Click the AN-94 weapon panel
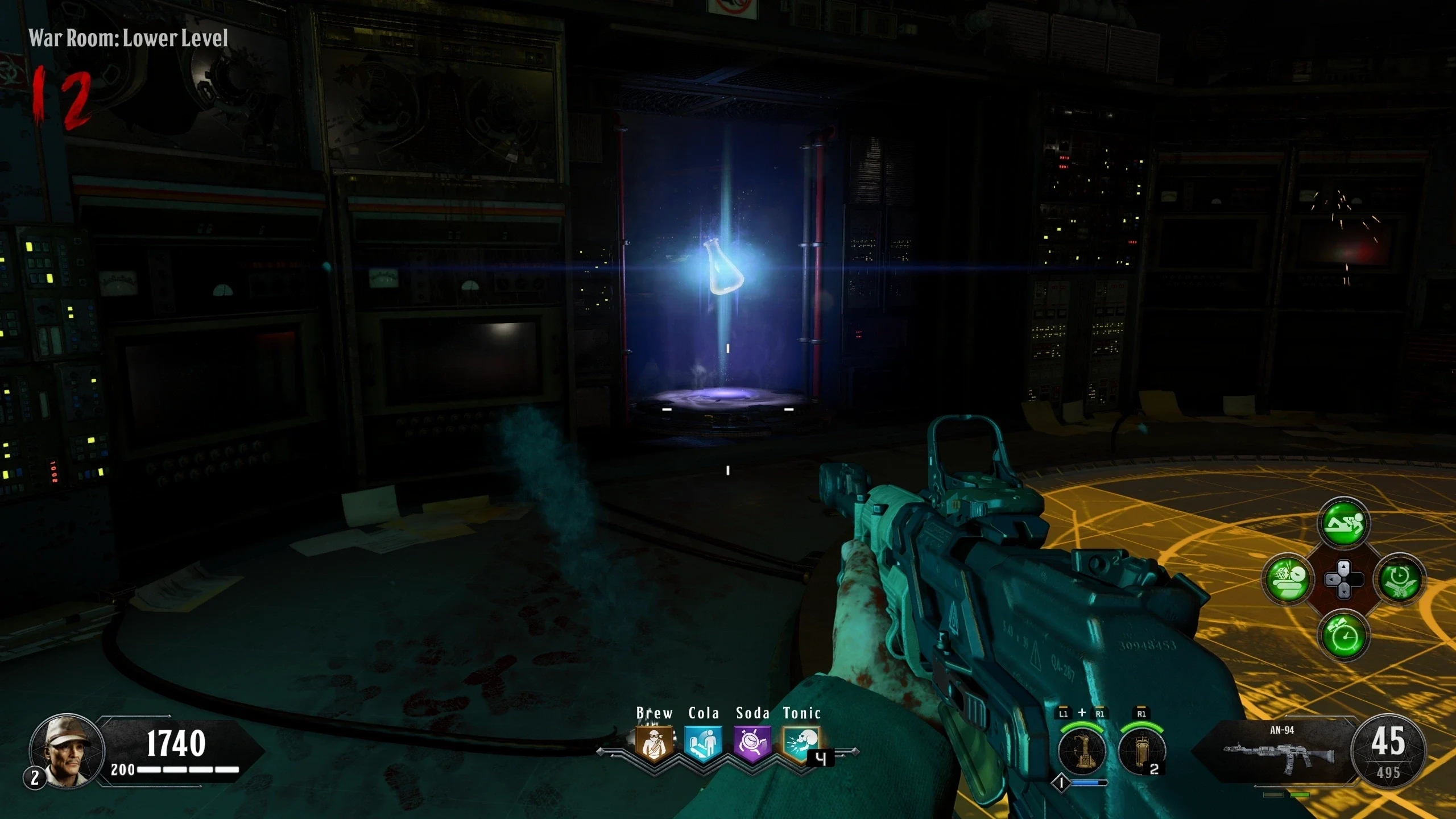This screenshot has height=819, width=1456. (x=1281, y=752)
